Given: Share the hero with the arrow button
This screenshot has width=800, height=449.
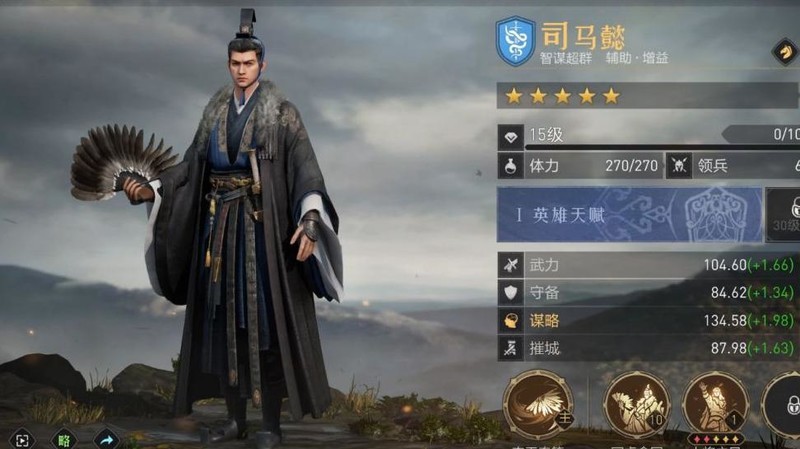Looking at the screenshot, I should [106, 439].
